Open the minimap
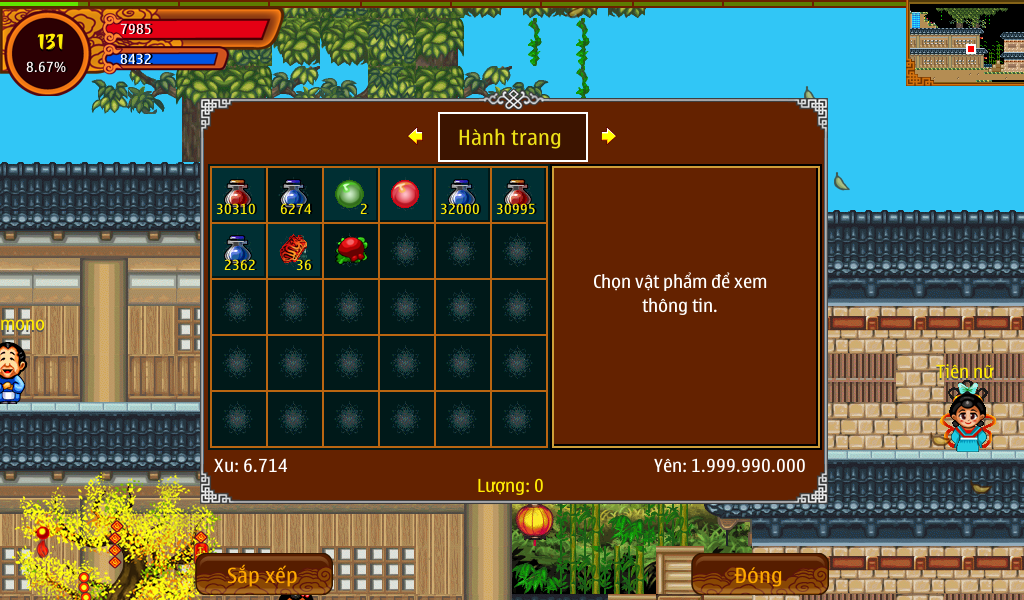1024x600 pixels. pyautogui.click(x=965, y=43)
